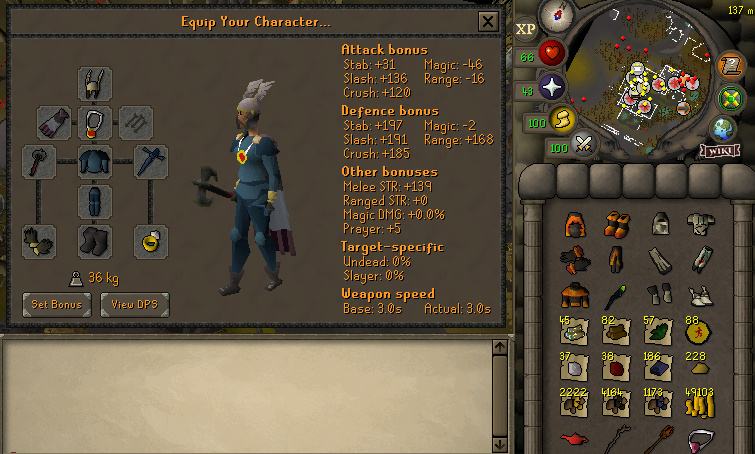The image size is (755, 454).
Task: Activate quick prayers orb
Action: point(552,87)
